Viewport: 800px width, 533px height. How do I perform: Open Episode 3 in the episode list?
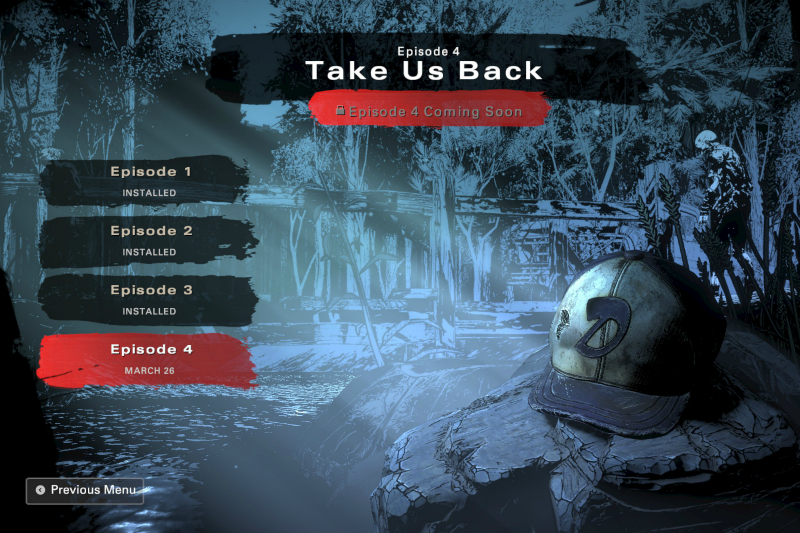(149, 299)
